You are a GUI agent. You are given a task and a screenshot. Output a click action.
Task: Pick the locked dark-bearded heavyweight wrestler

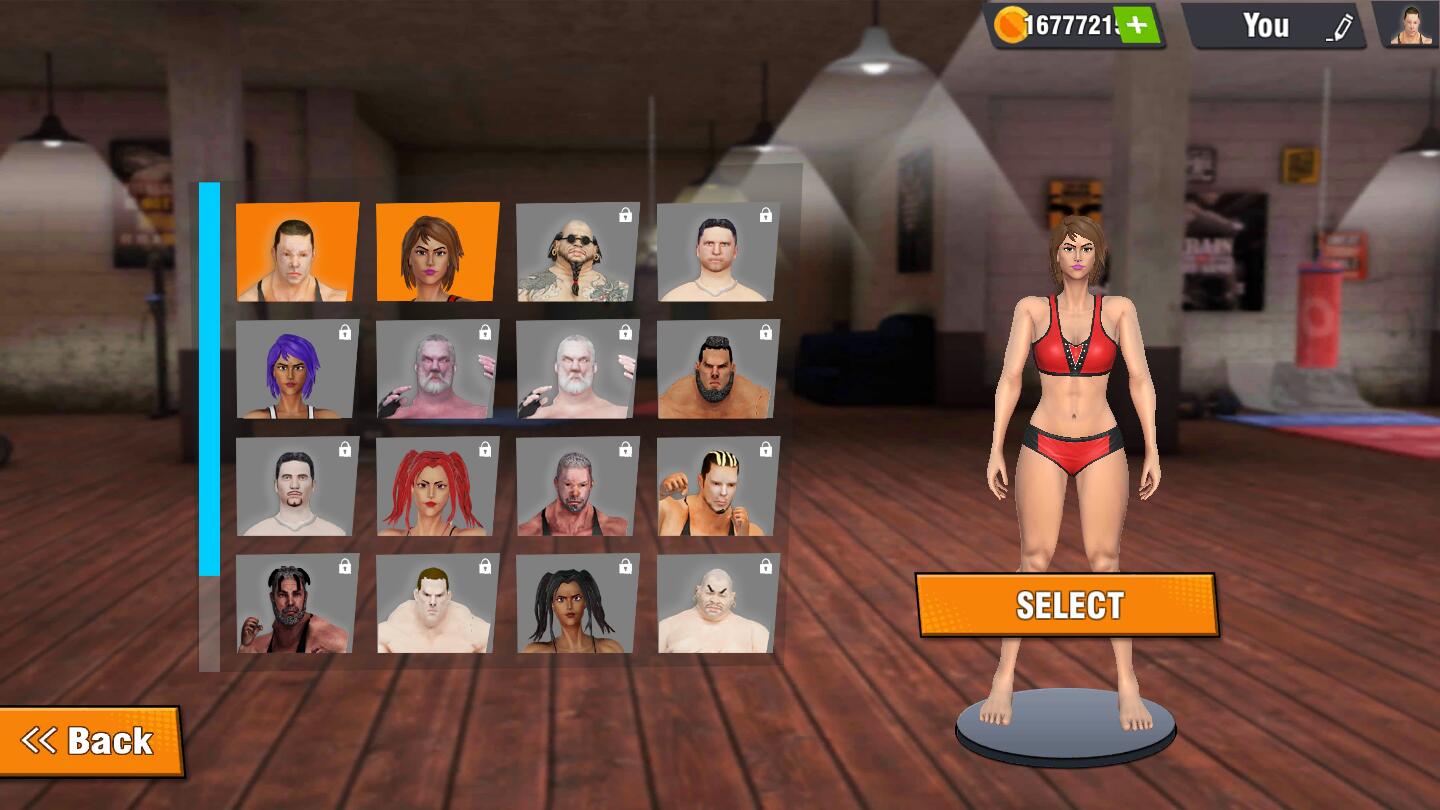pyautogui.click(x=718, y=369)
